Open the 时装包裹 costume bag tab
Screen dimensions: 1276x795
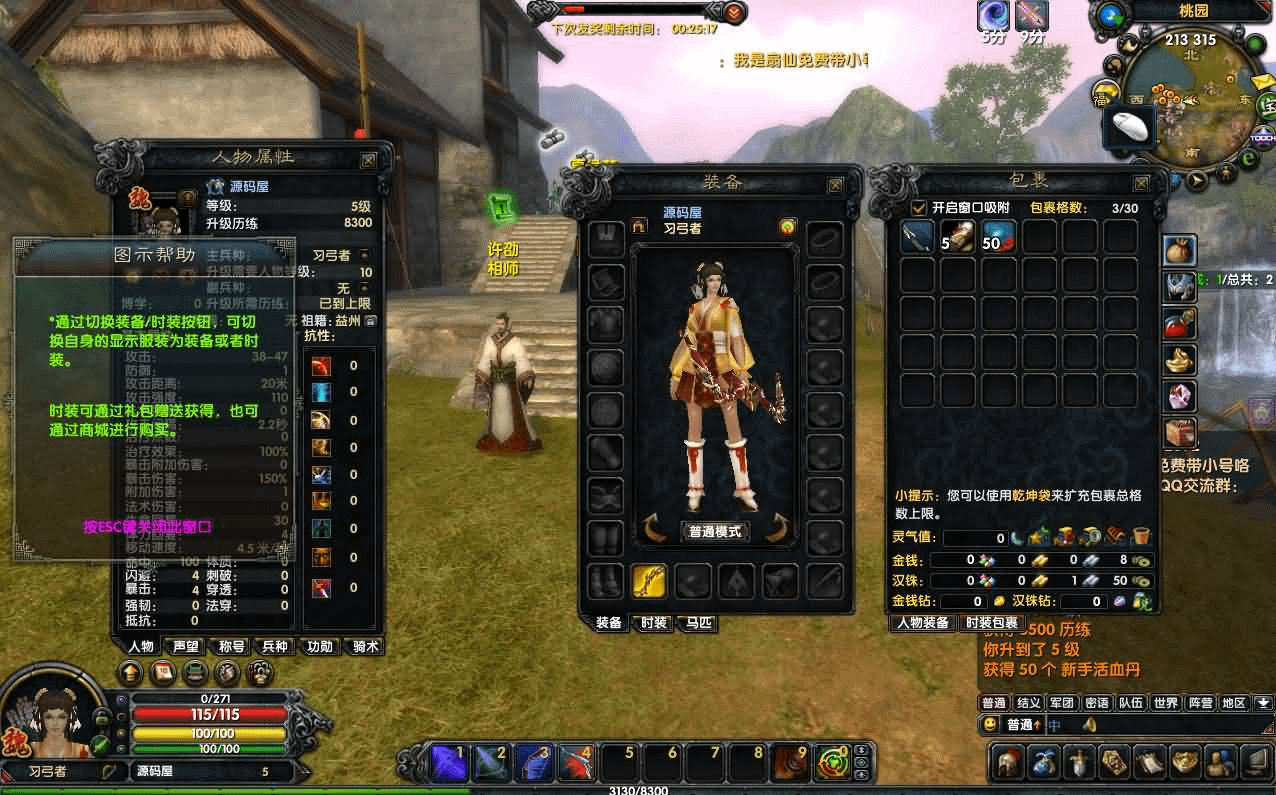991,622
